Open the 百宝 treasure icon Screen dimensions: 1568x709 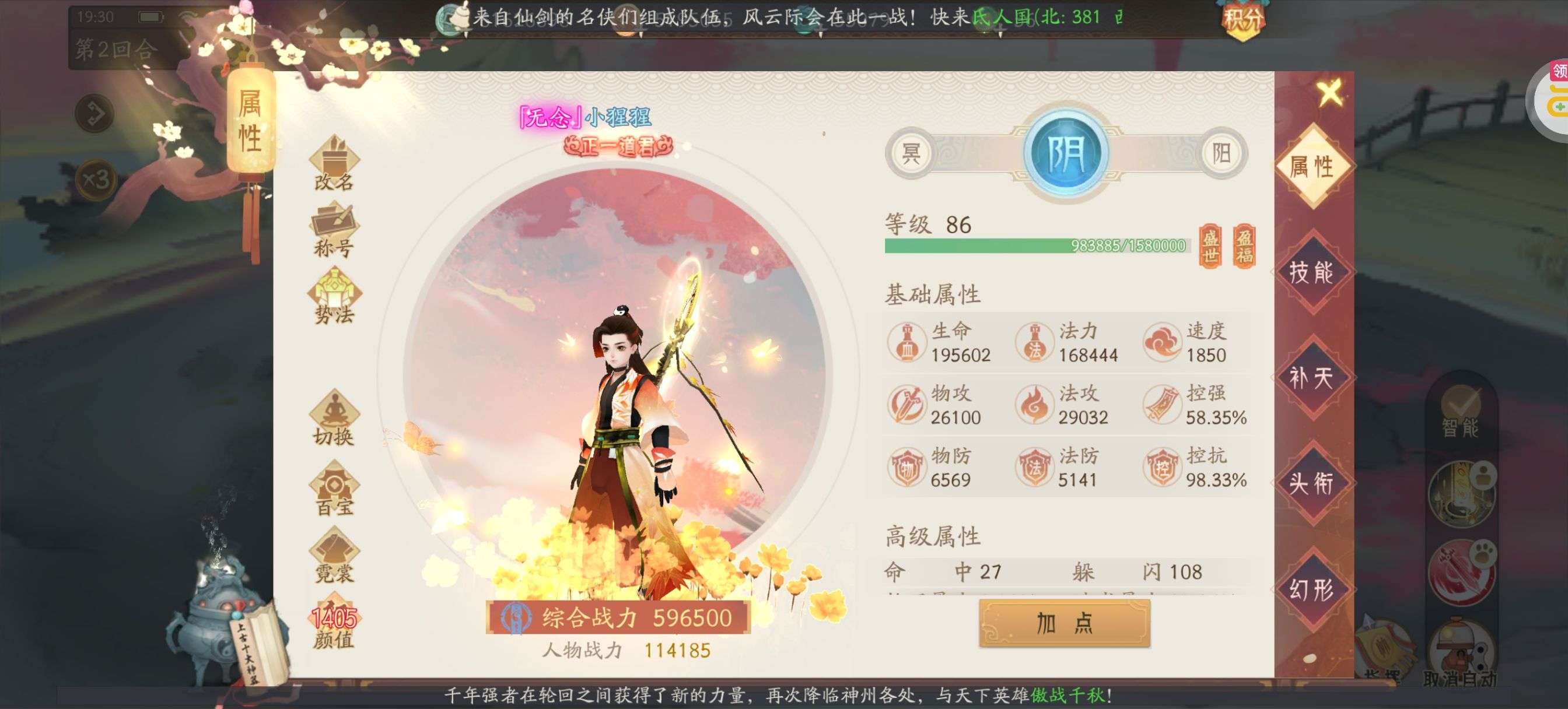(334, 490)
